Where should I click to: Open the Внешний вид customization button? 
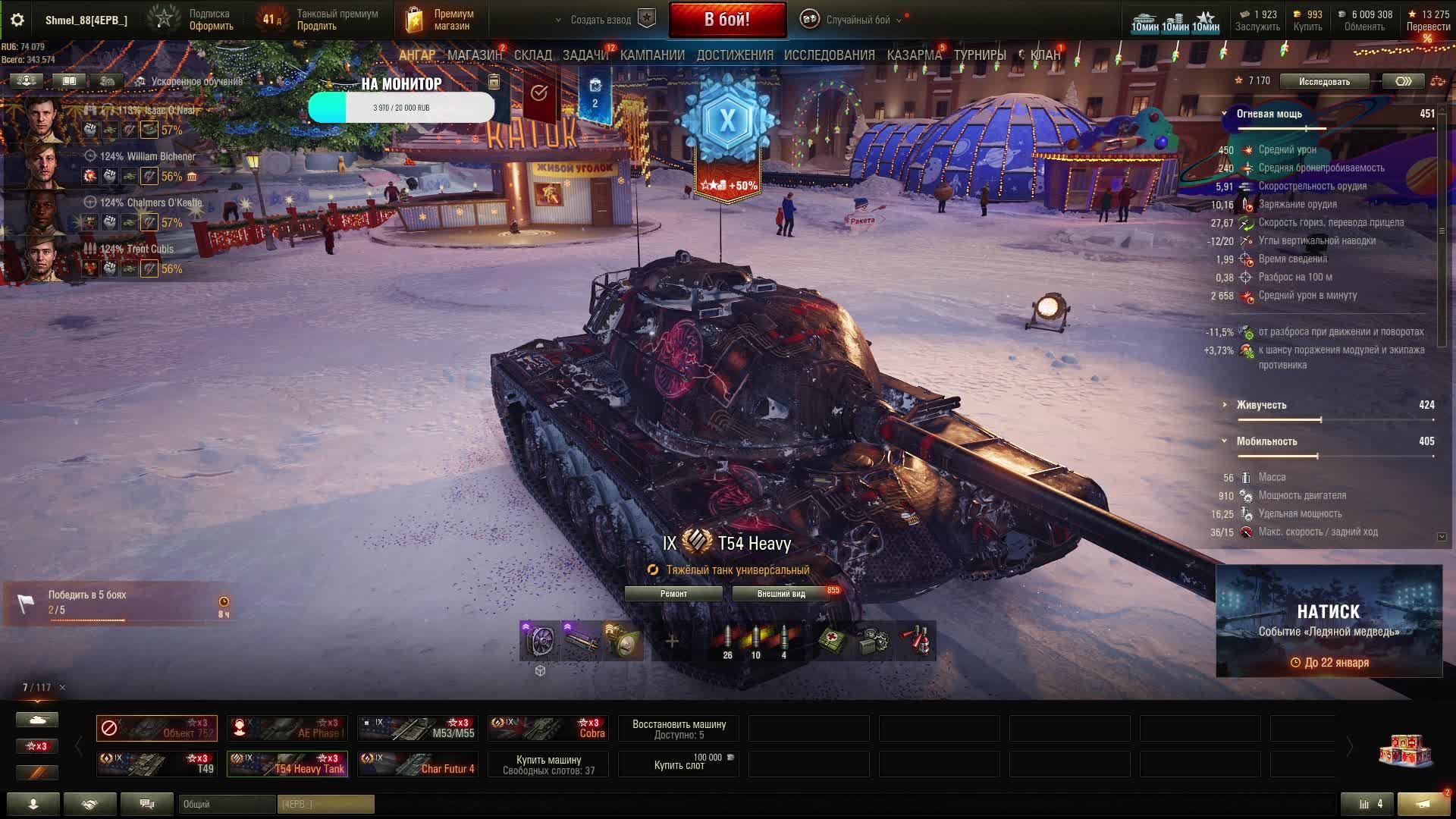pyautogui.click(x=780, y=594)
